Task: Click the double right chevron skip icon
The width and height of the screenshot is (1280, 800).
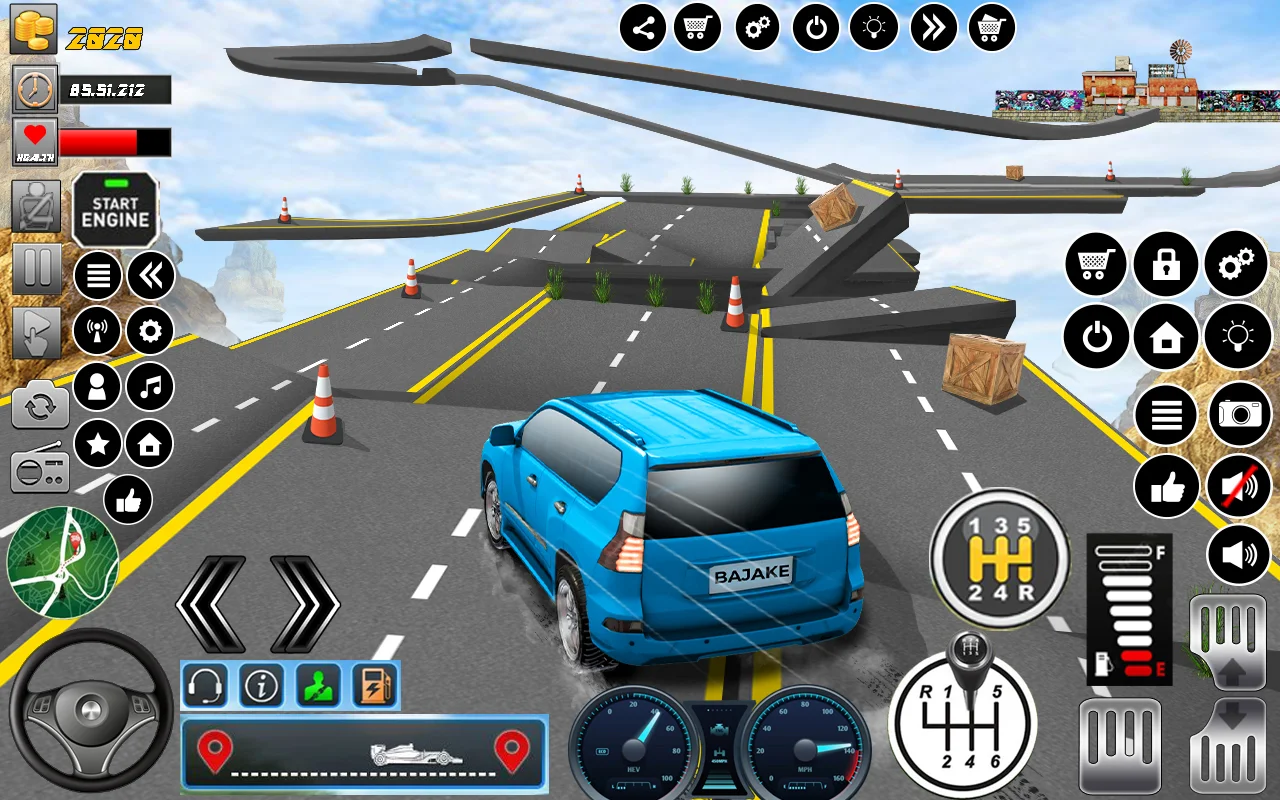Action: pos(933,28)
